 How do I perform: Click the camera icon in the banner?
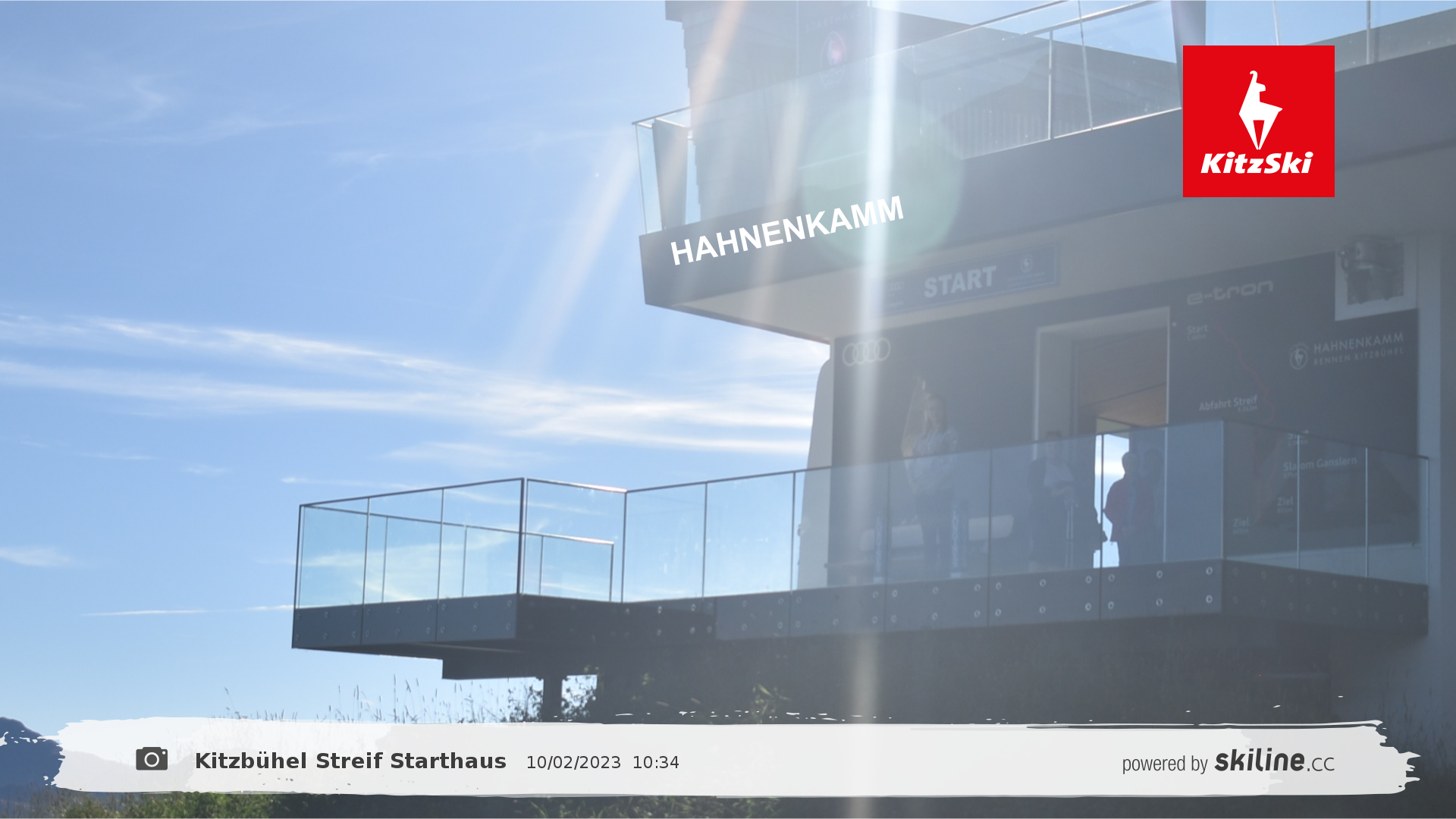pyautogui.click(x=152, y=759)
